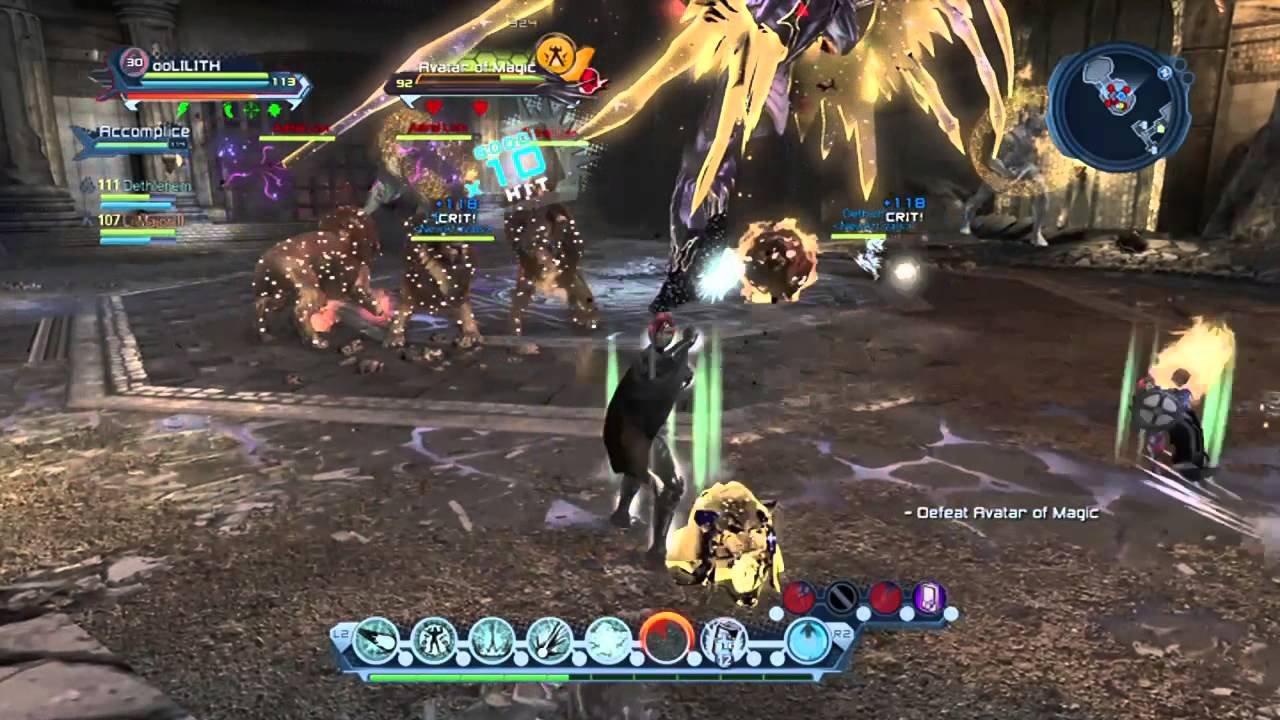1280x720 pixels.
Task: Trigger the ability showing a vertical beam
Action: tap(492, 640)
